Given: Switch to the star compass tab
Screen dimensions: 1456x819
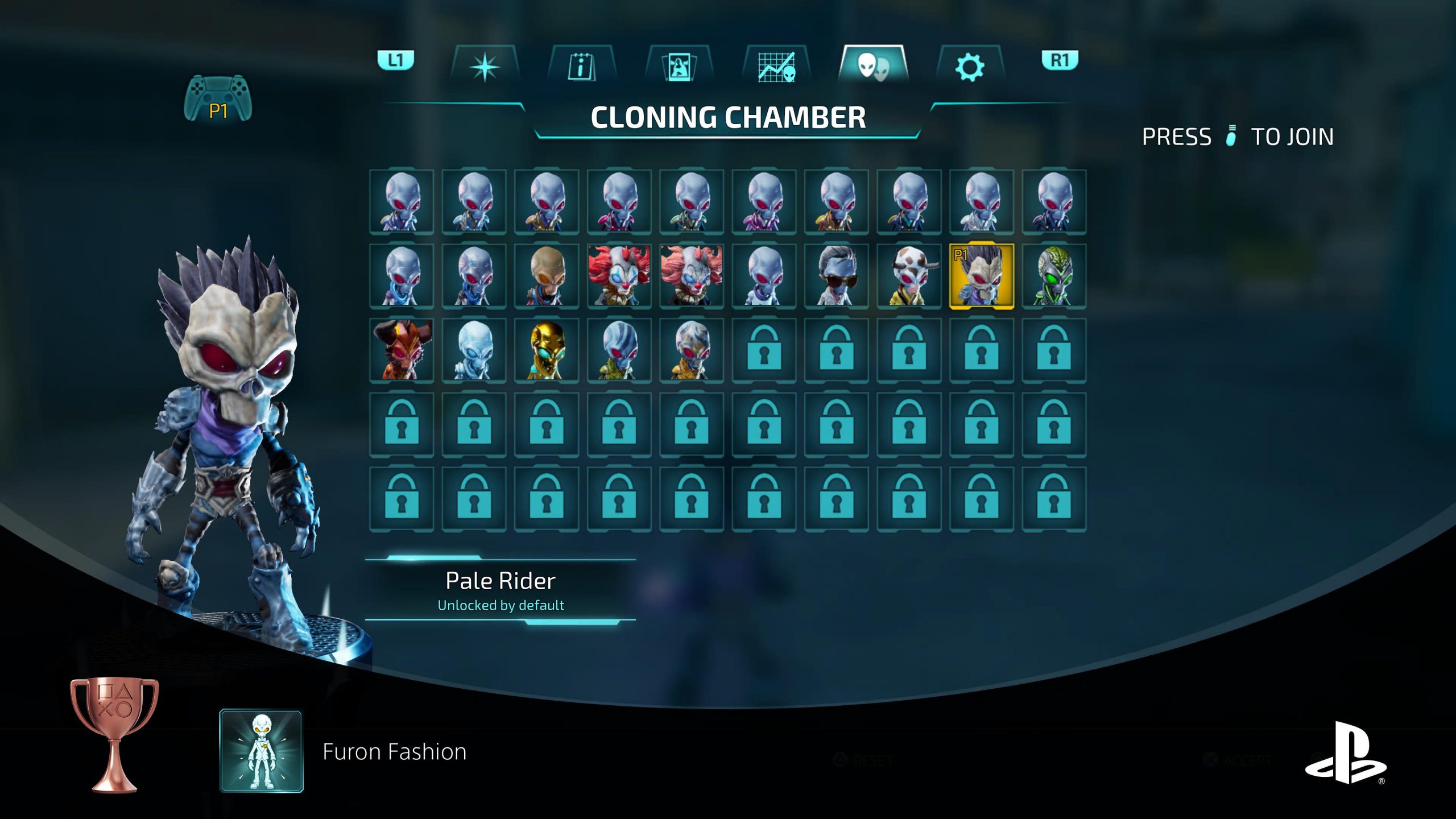Looking at the screenshot, I should pyautogui.click(x=485, y=67).
